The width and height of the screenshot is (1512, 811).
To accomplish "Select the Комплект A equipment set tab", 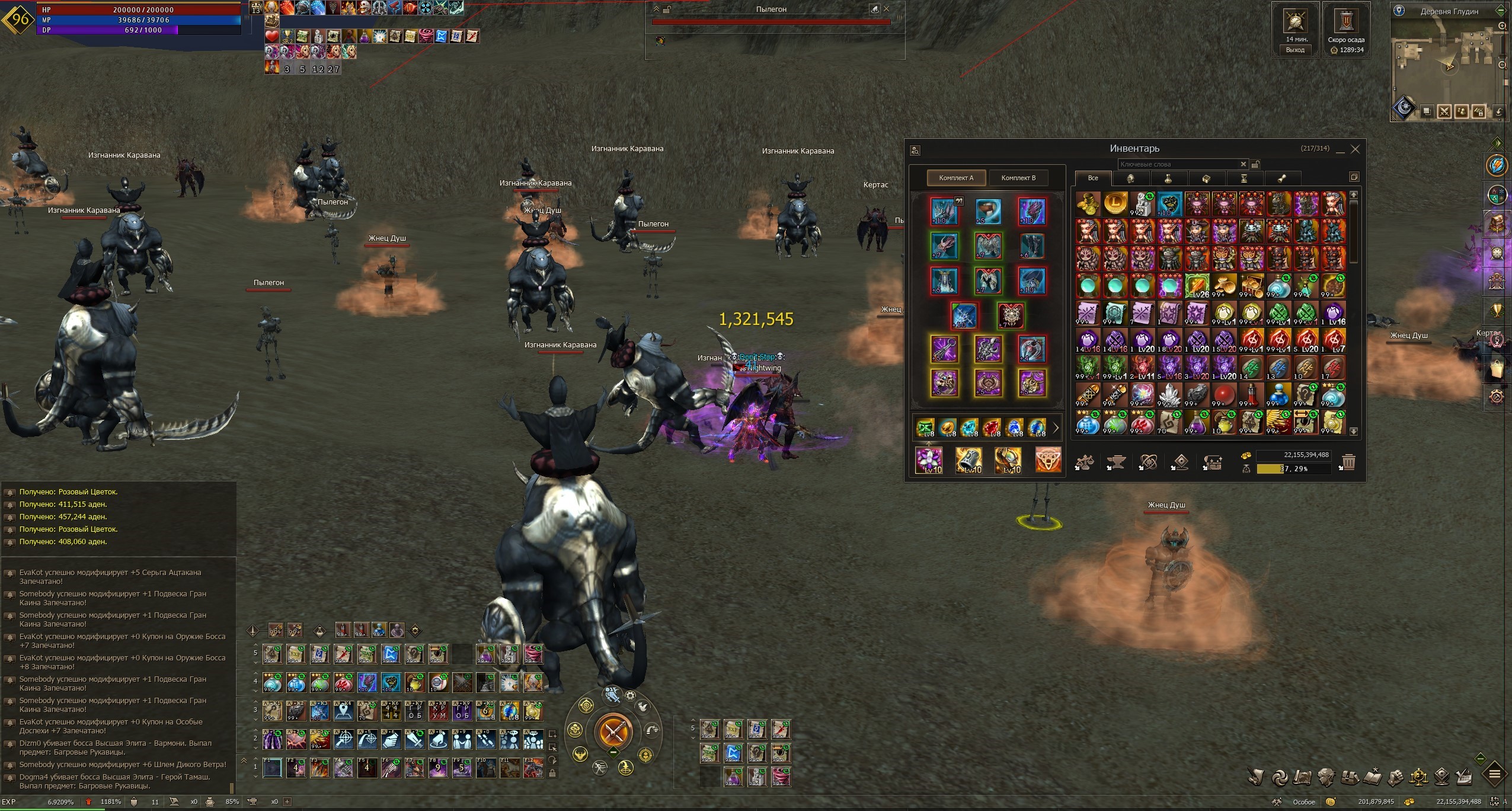I will 956,178.
